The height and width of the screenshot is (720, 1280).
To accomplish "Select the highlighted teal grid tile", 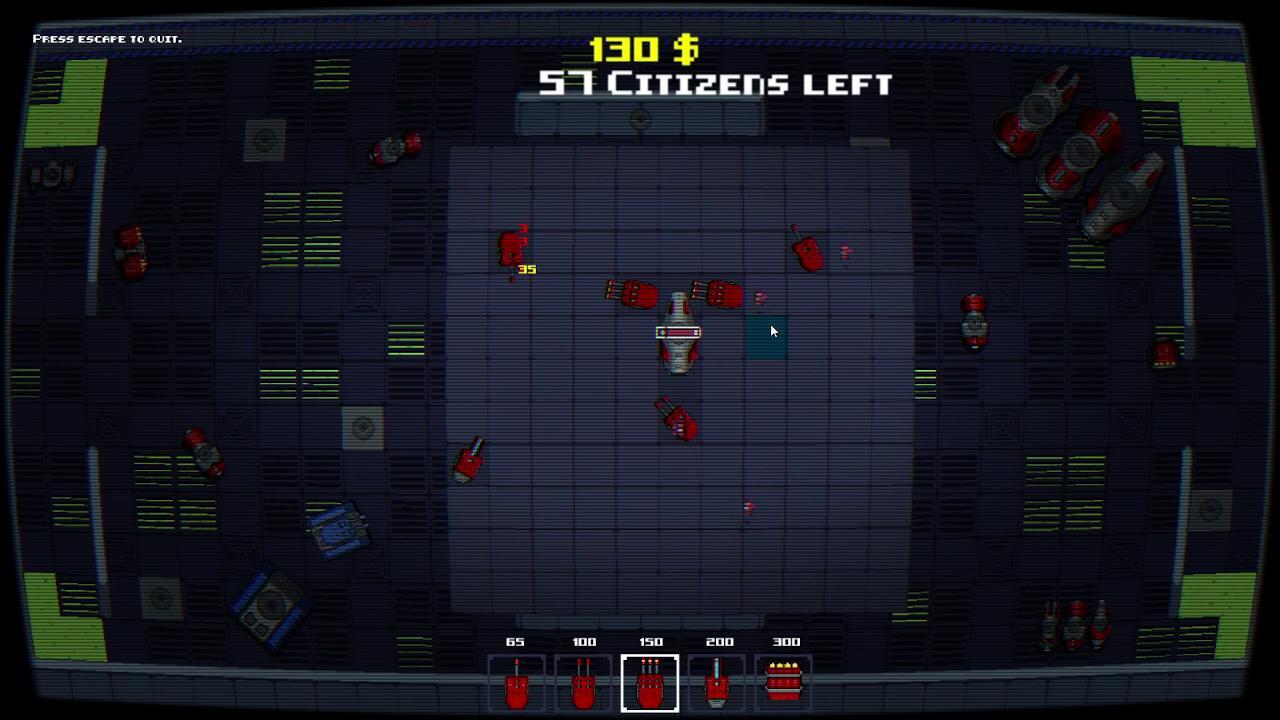I will click(x=766, y=338).
